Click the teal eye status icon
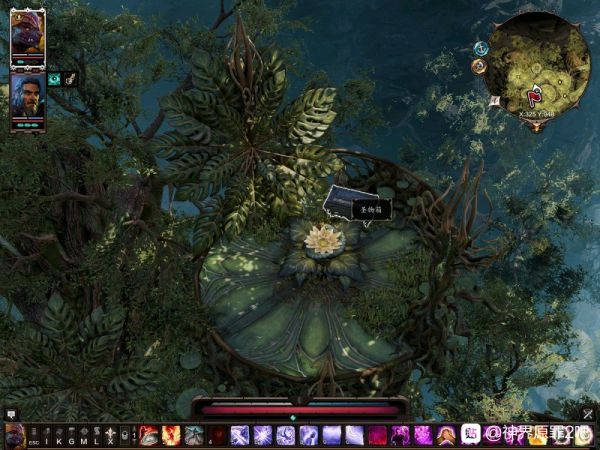The width and height of the screenshot is (600, 450). tap(55, 79)
